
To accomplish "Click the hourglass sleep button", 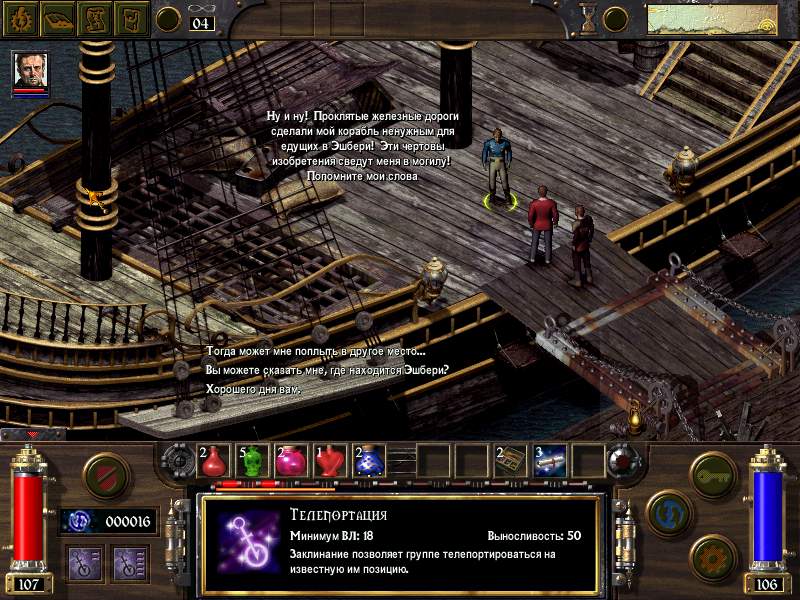I will tap(588, 18).
